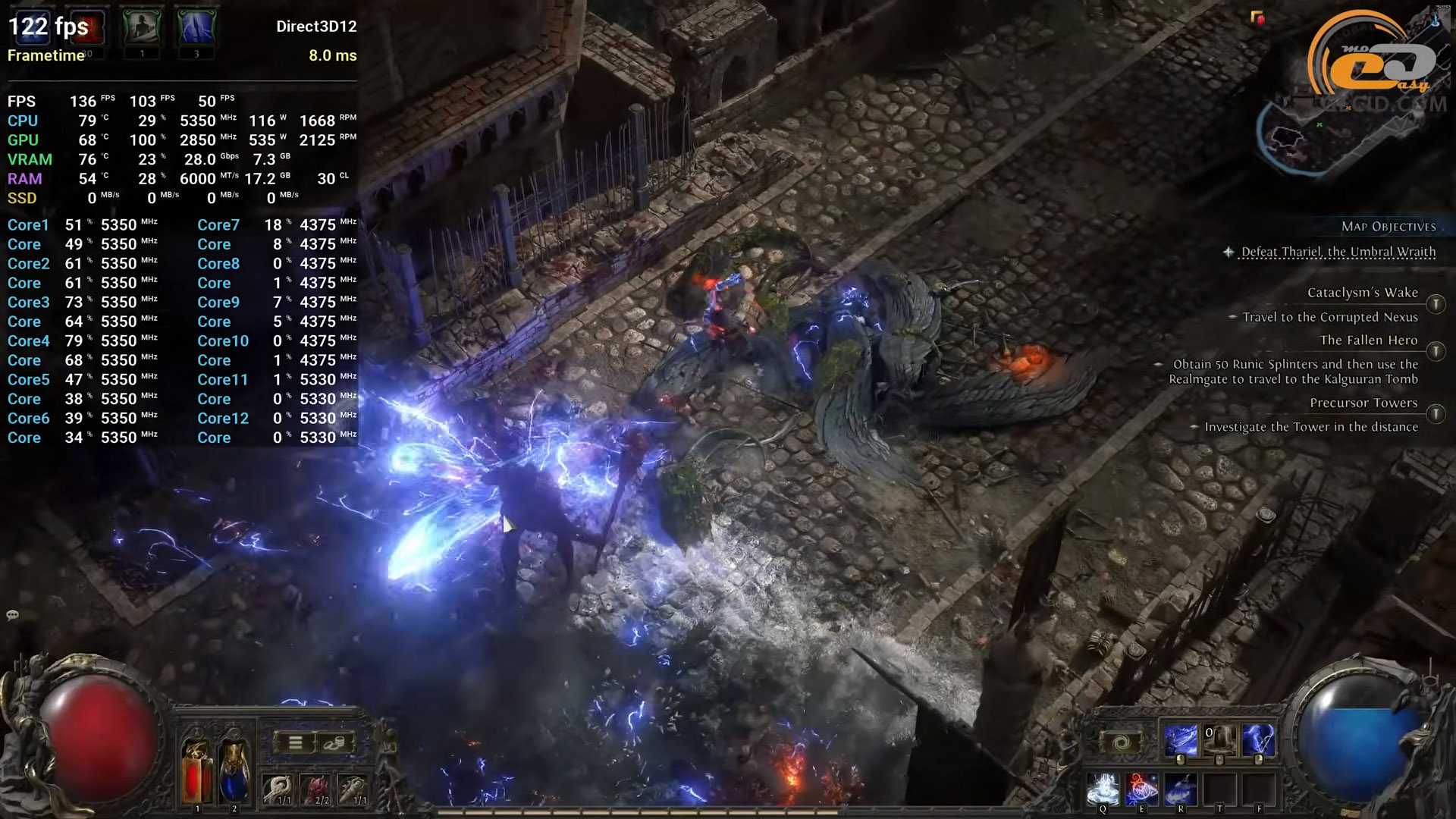
Task: Activate the lightning bolt skill icon
Action: click(1258, 740)
